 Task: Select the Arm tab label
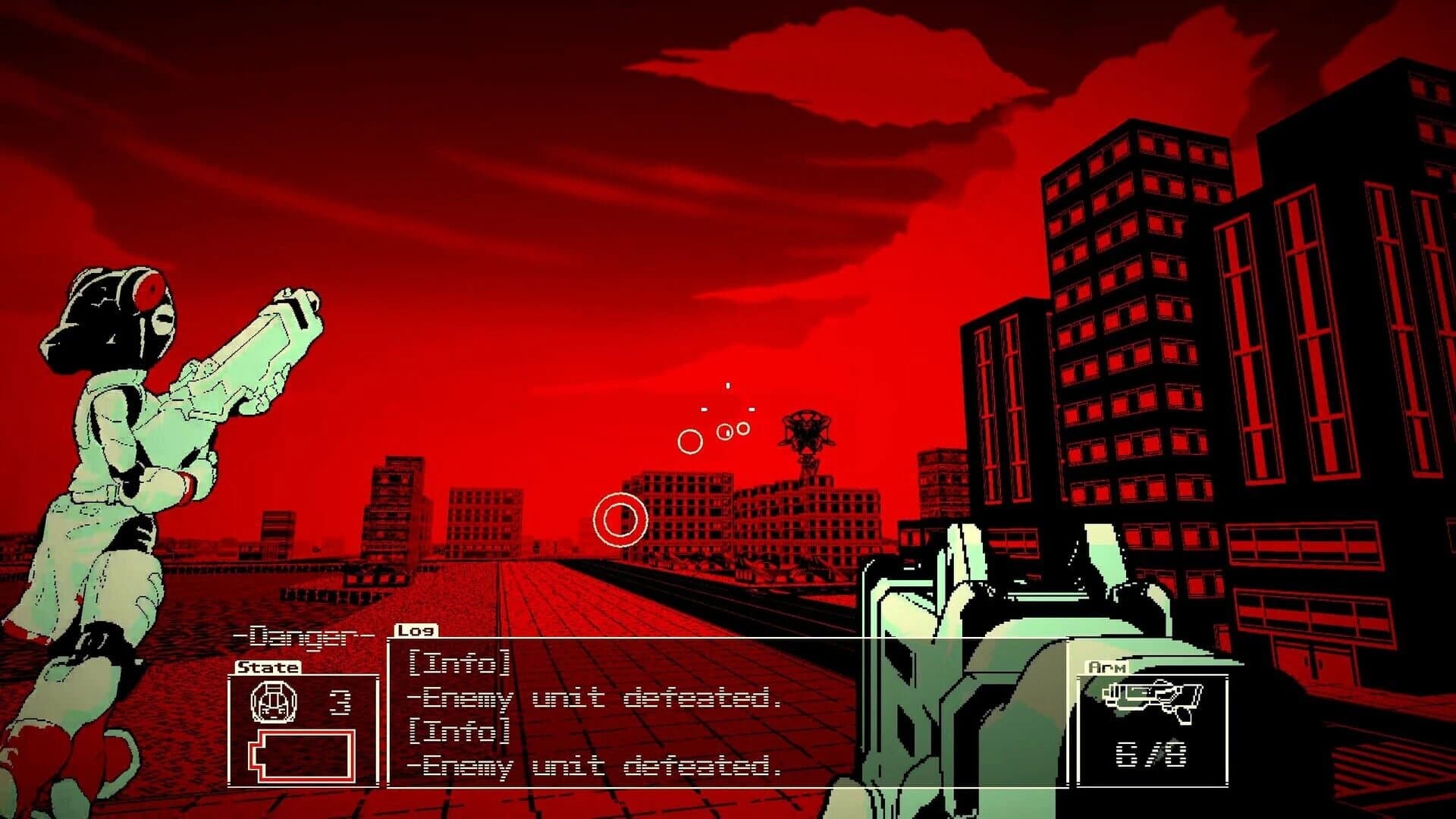[x=1106, y=669]
